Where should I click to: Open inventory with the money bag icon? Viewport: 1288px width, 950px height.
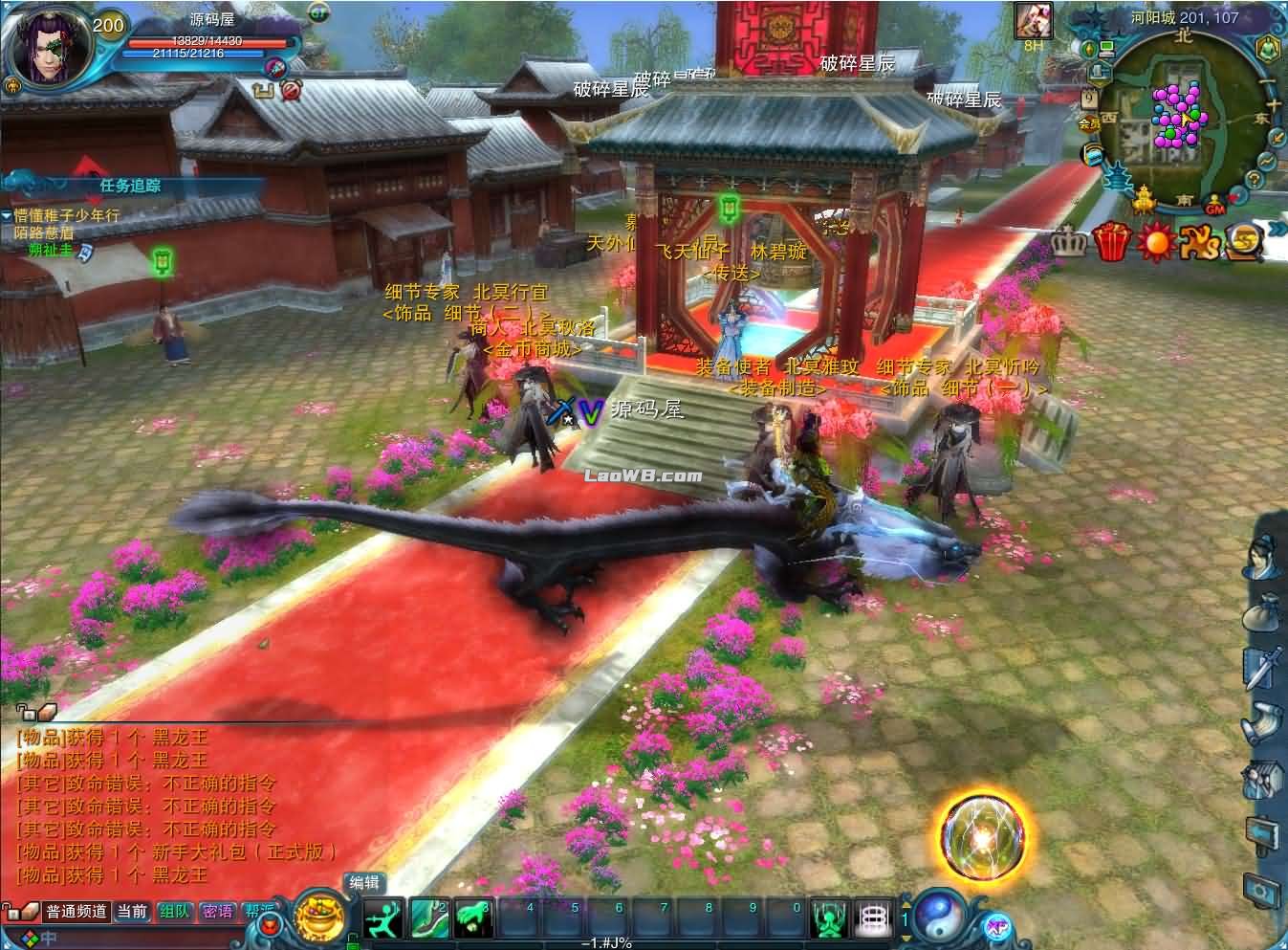click(1260, 612)
